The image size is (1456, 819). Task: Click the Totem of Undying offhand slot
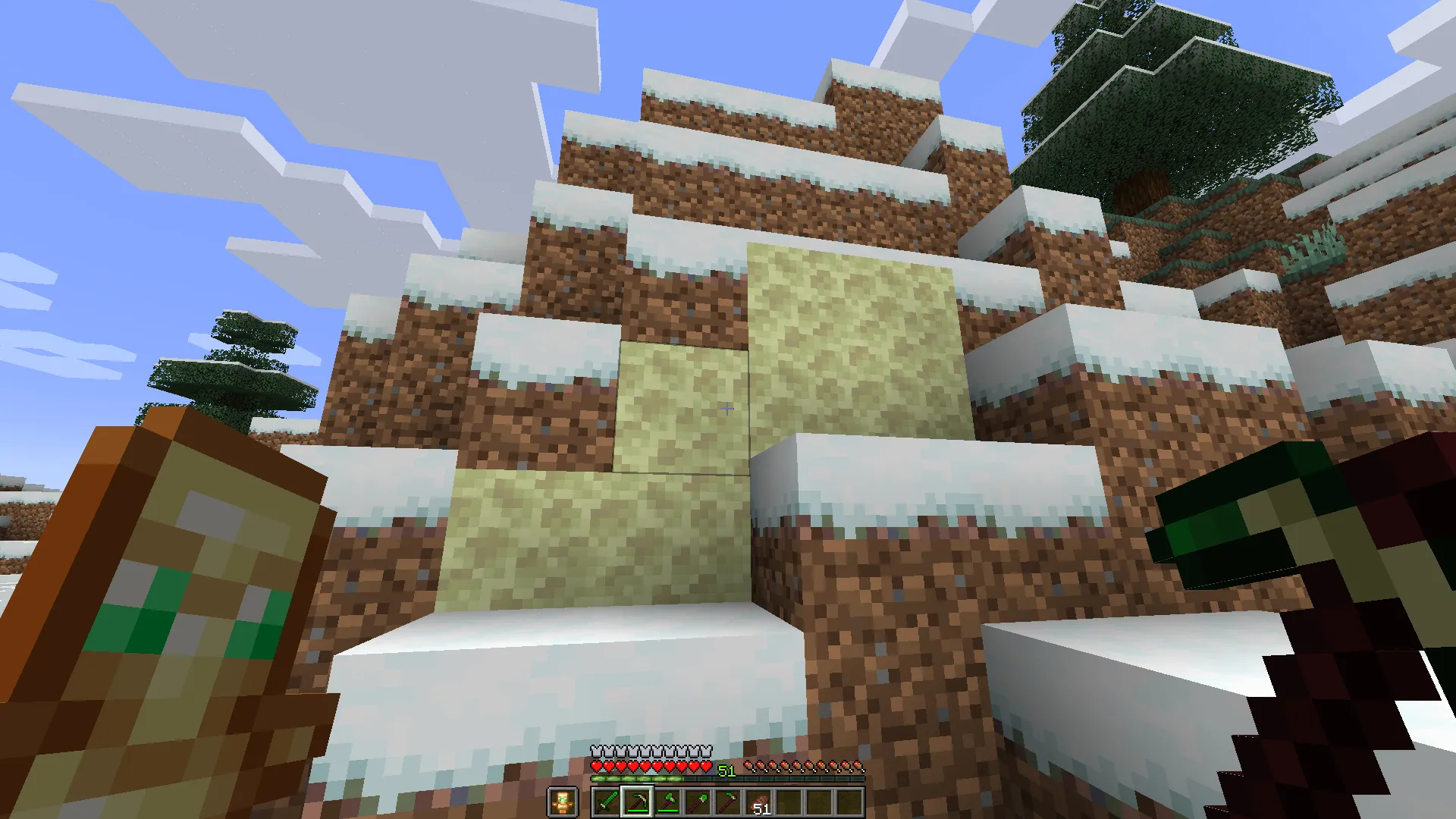563,802
